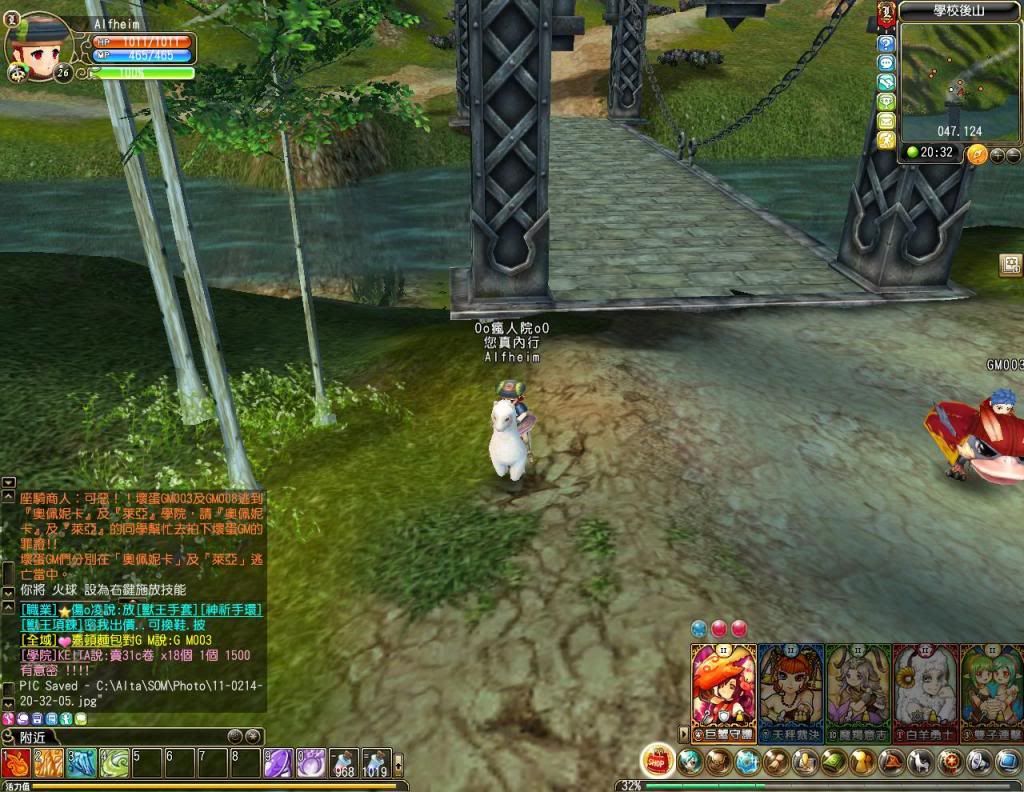Activate the fireball skill in slot 1
1024x792 pixels.
(x=17, y=763)
